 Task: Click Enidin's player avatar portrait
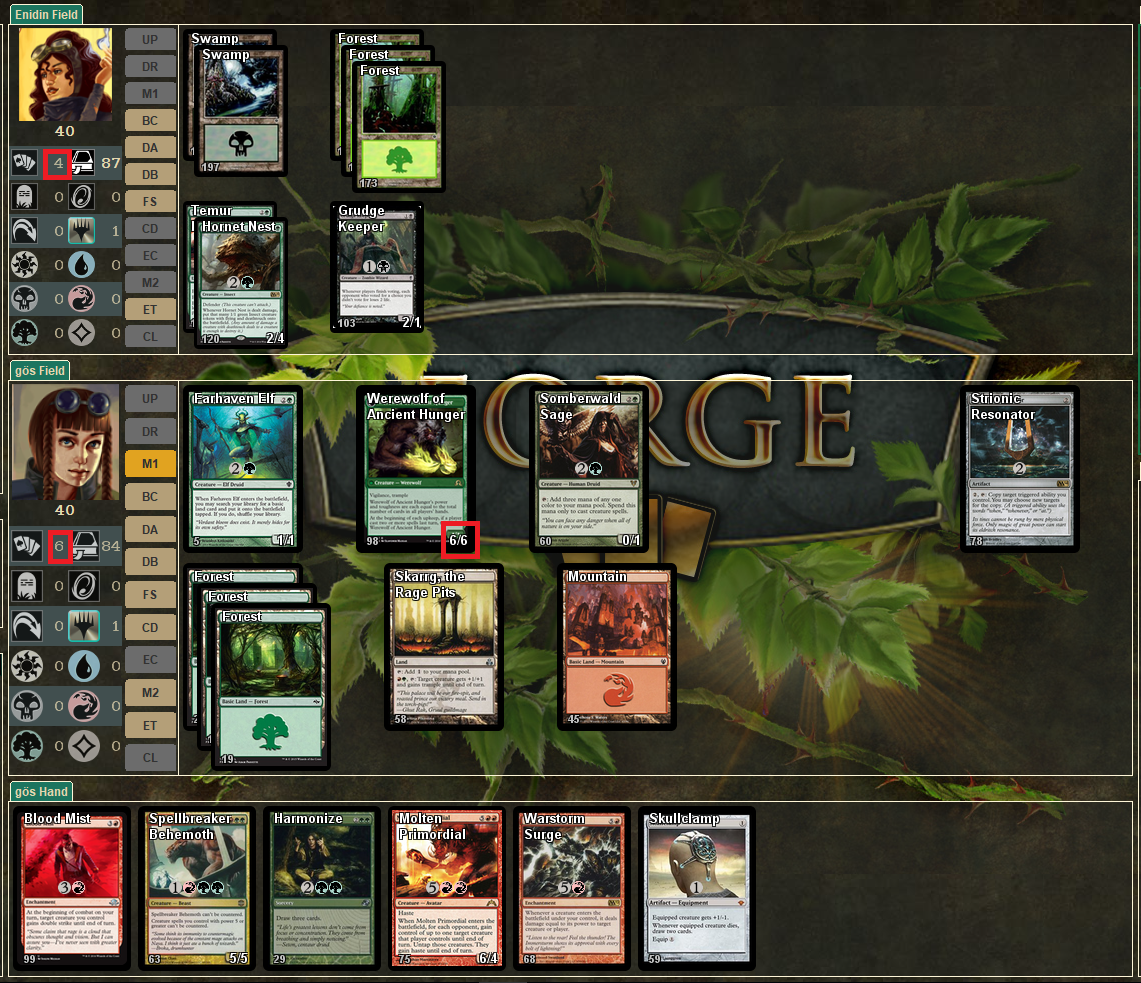pyautogui.click(x=65, y=75)
